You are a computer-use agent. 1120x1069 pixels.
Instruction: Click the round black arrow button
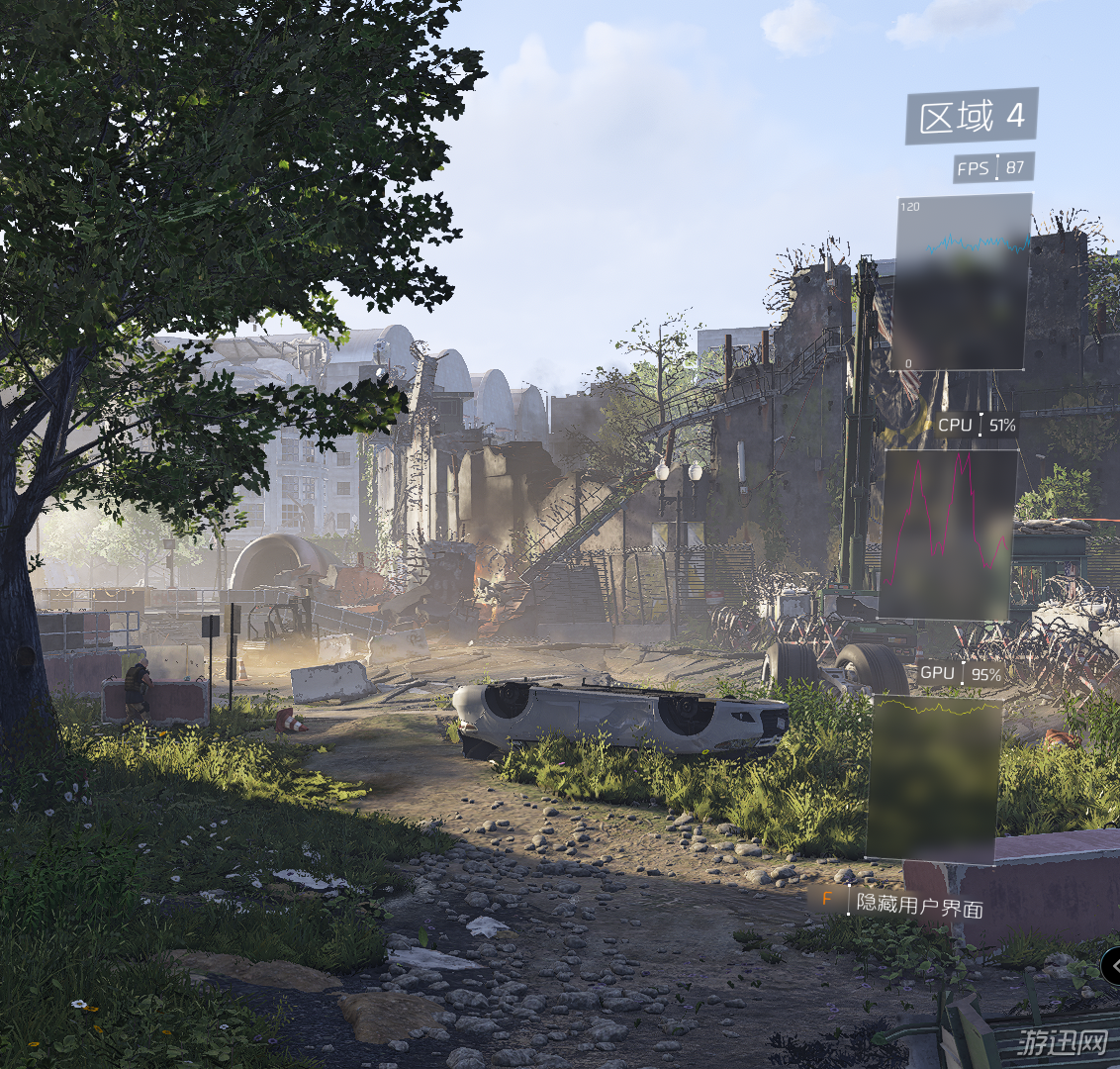point(1111,964)
